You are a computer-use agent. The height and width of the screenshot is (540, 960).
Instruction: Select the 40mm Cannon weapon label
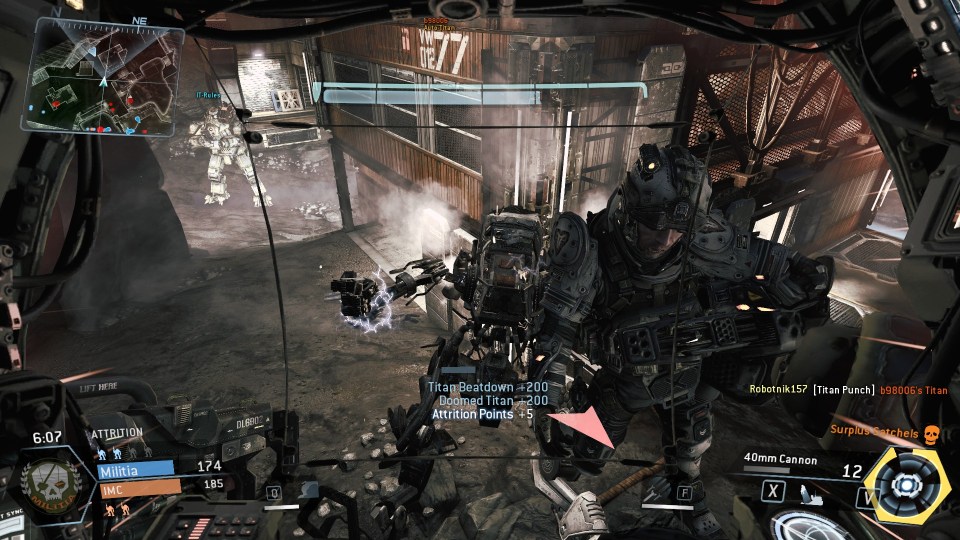780,461
